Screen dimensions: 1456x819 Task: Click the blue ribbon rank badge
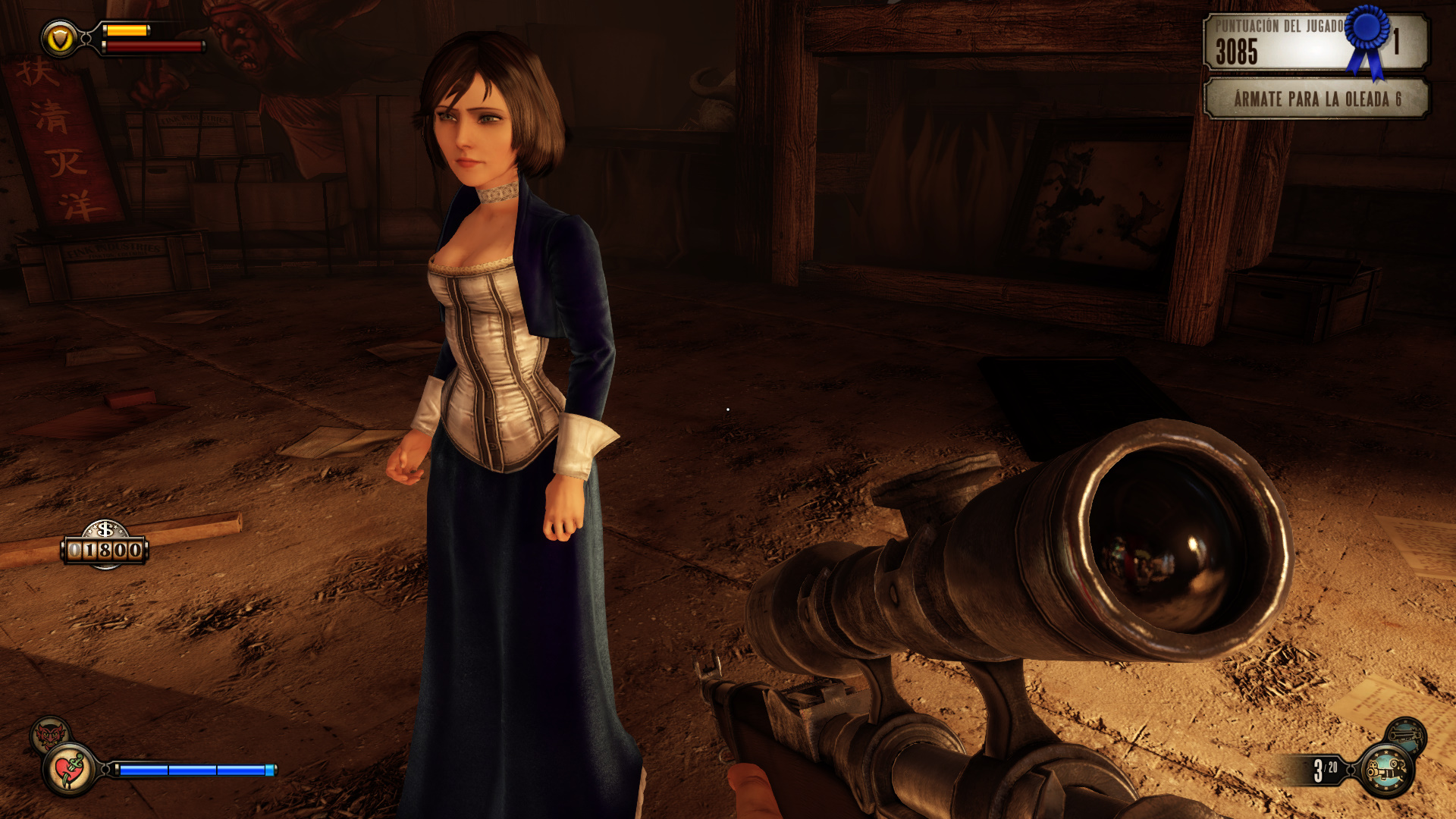point(1367,38)
